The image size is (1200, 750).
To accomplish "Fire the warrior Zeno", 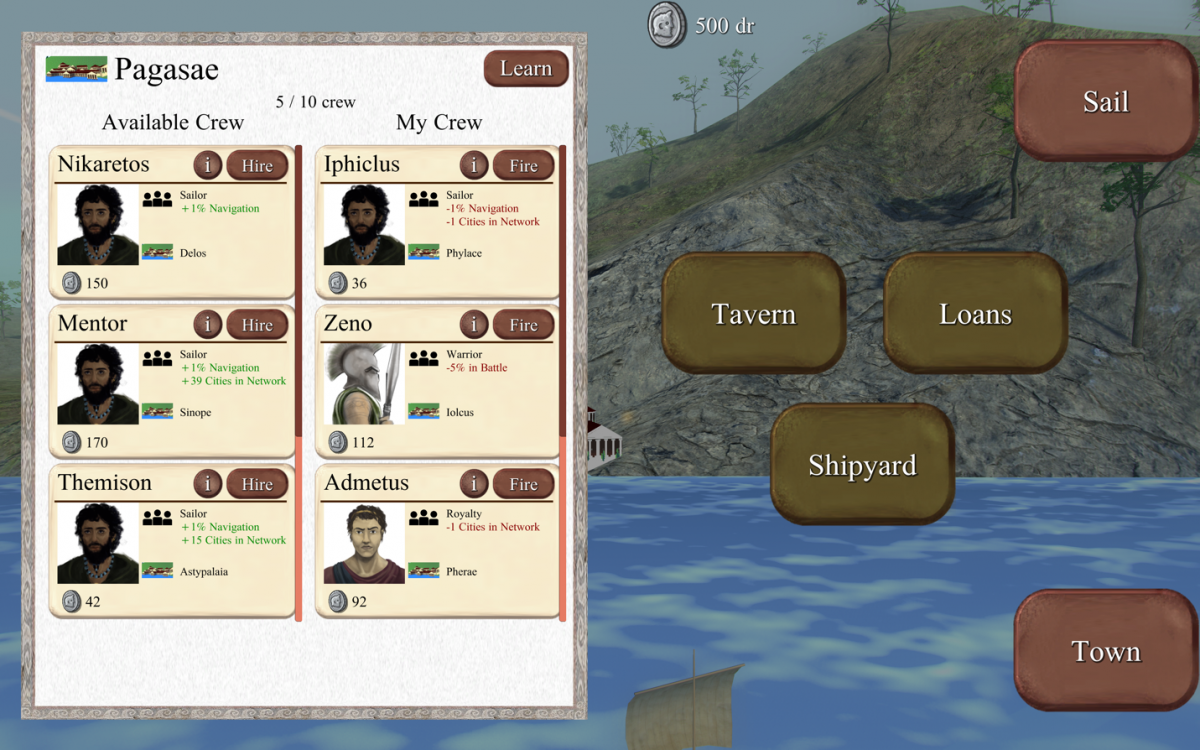I will tap(523, 325).
